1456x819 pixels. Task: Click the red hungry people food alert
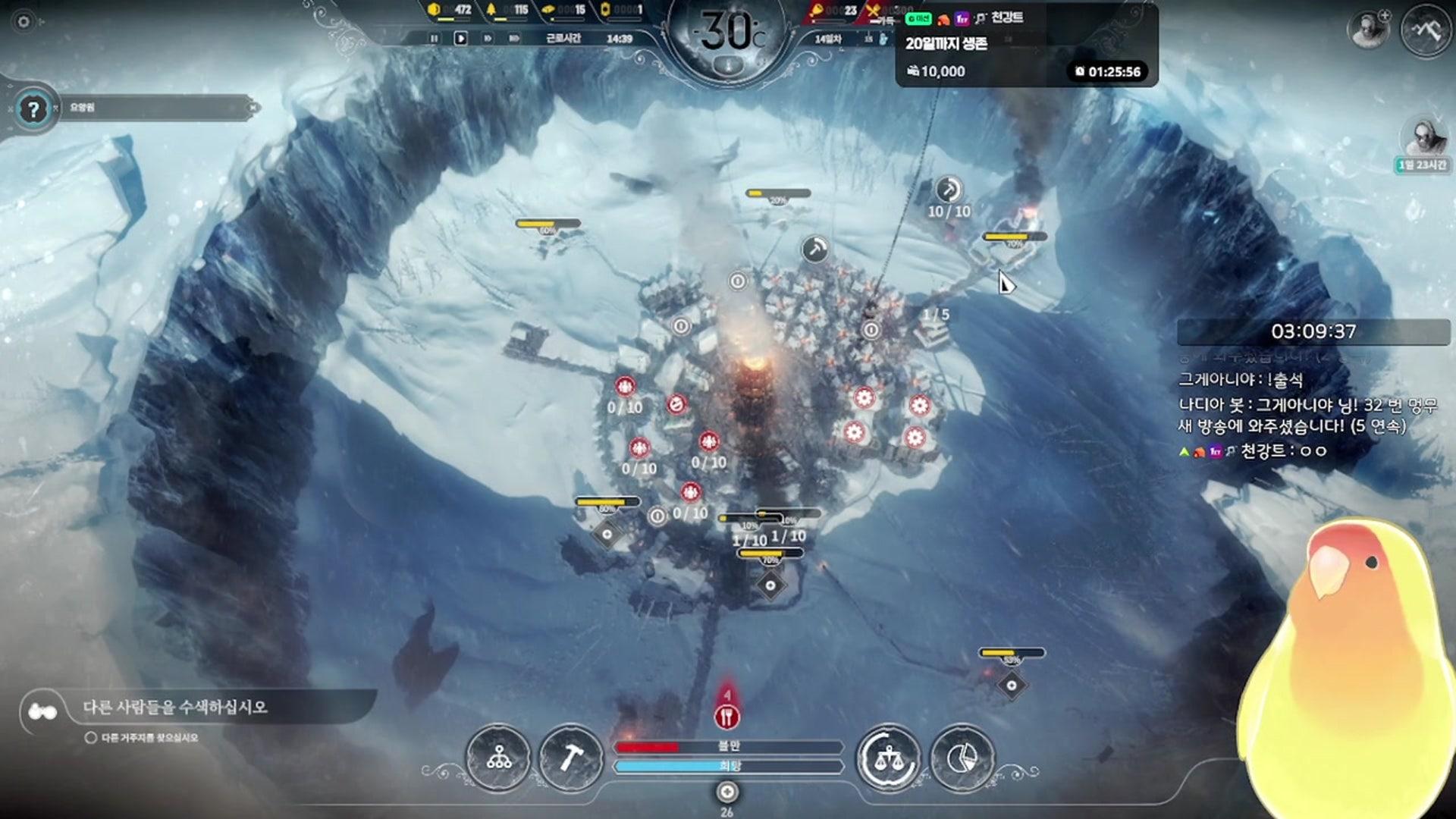pos(726,716)
